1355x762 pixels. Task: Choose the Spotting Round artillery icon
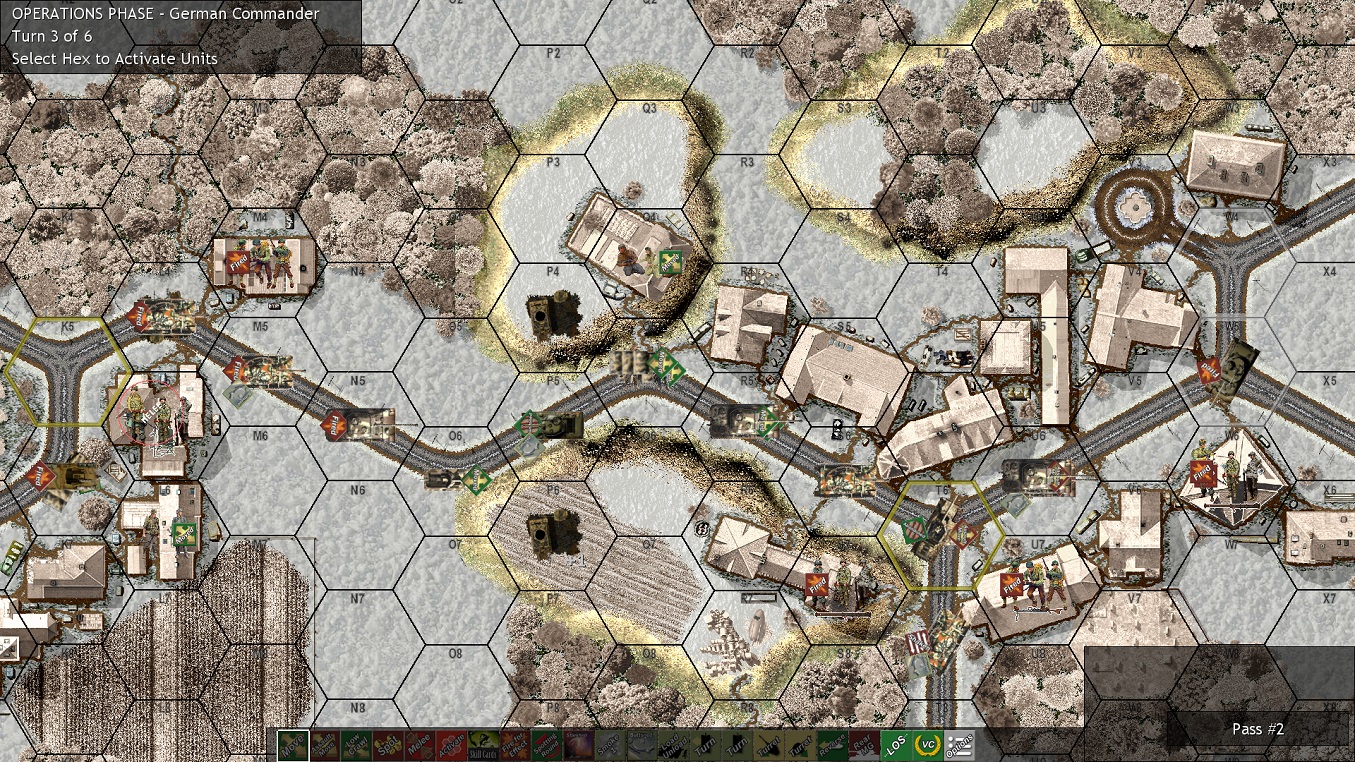click(547, 744)
